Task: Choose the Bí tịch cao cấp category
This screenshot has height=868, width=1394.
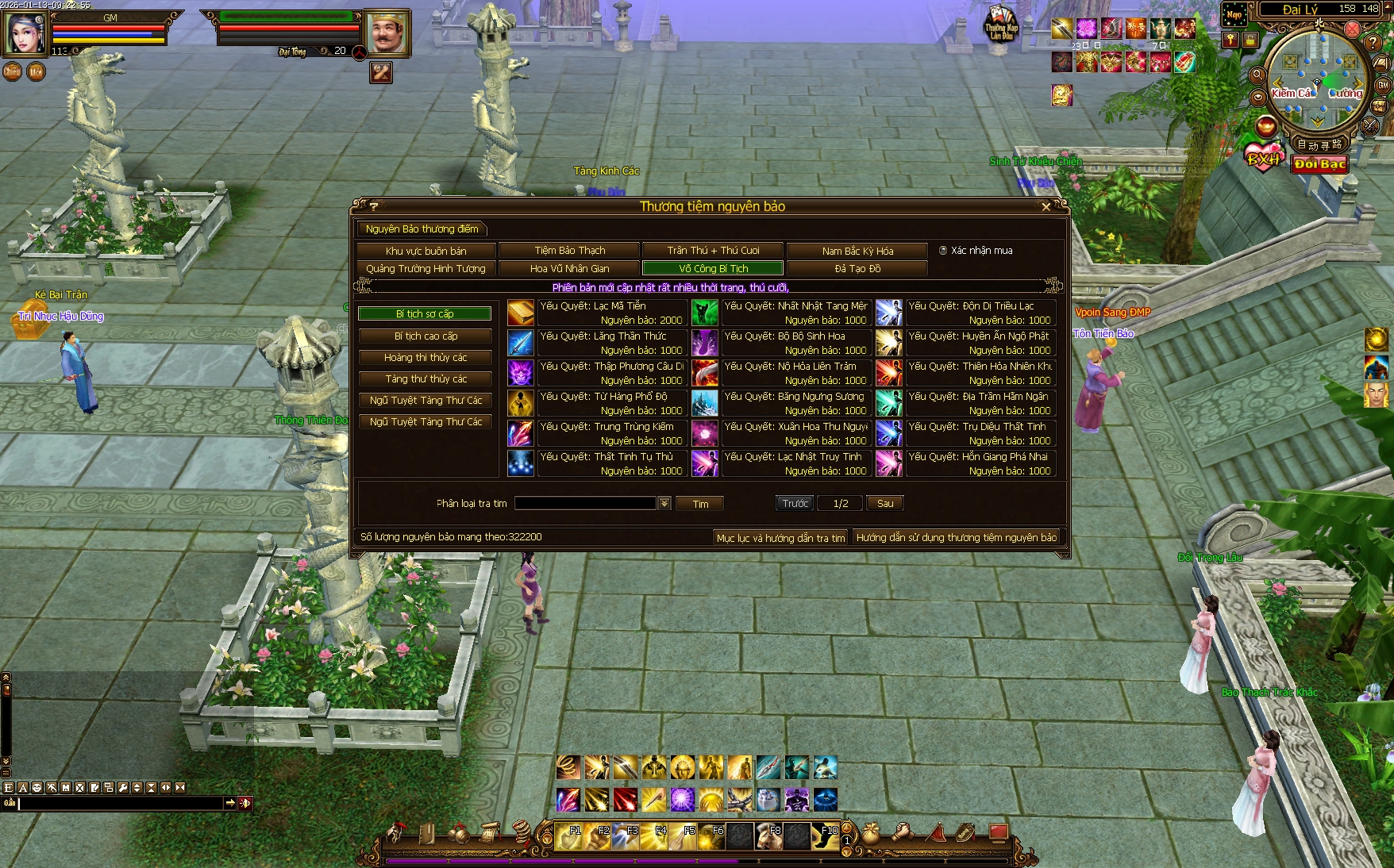Action: 426,336
